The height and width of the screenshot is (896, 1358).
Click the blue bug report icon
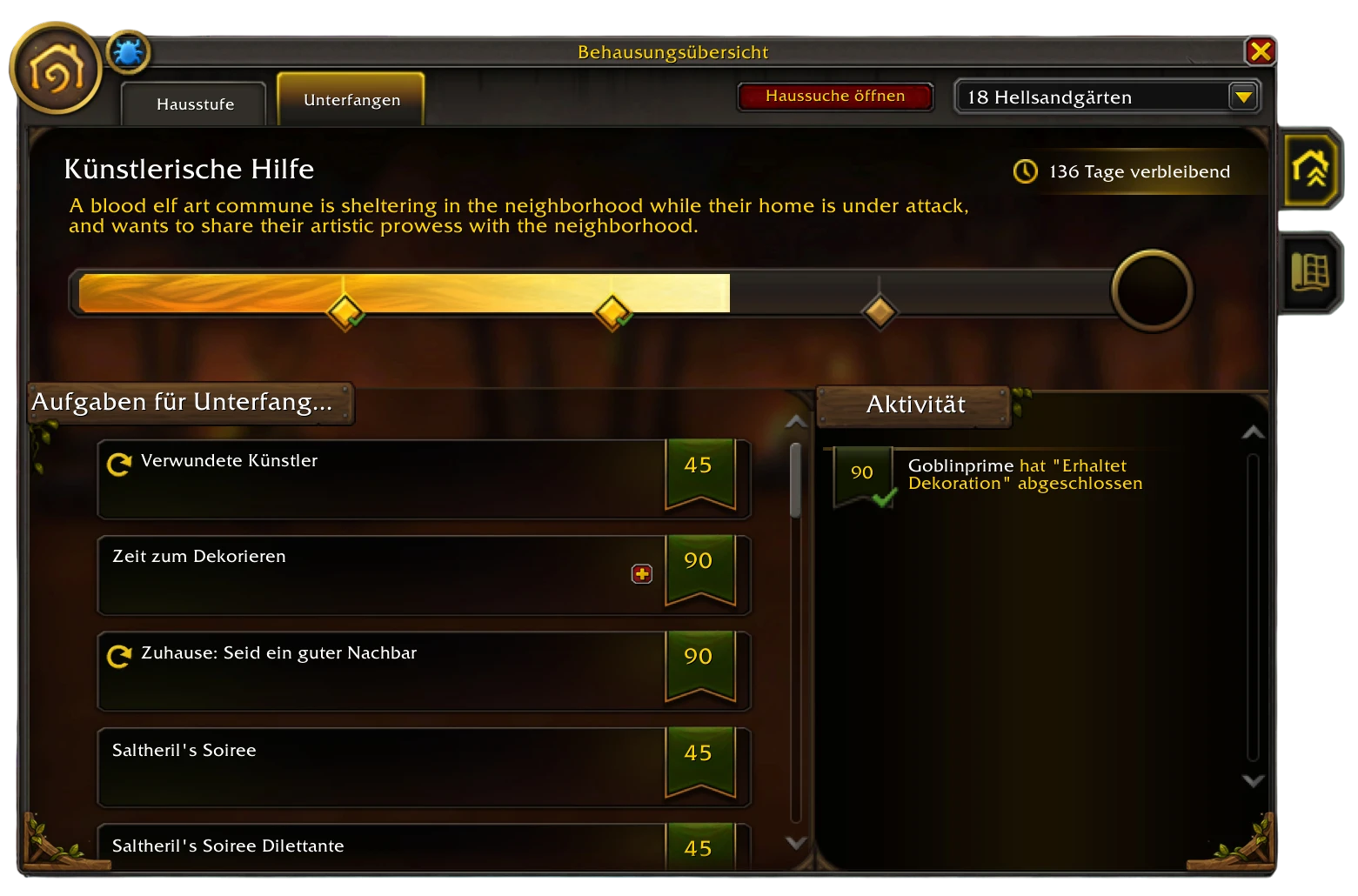click(129, 53)
